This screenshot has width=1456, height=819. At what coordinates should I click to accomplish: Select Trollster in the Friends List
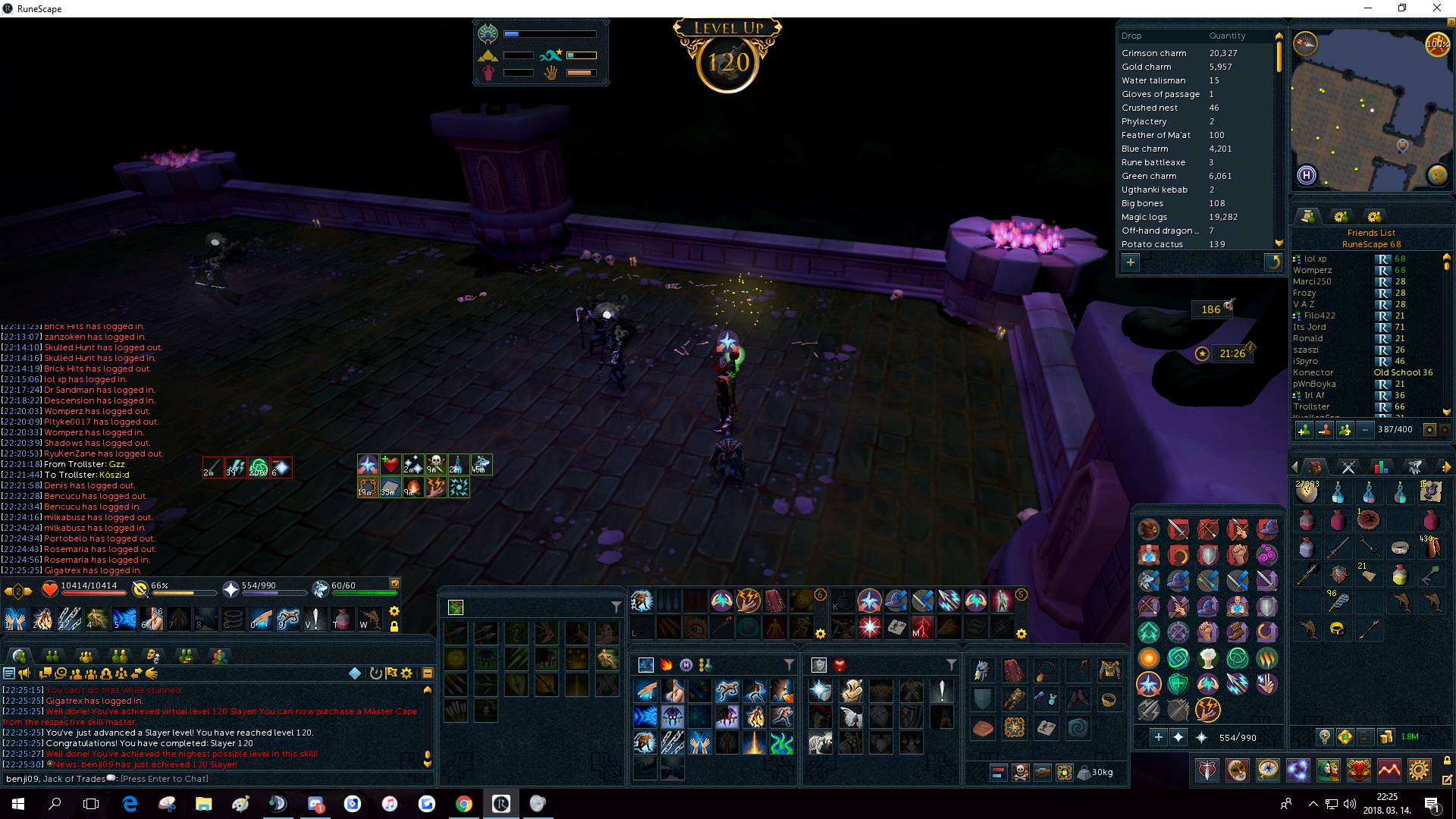coord(1311,407)
